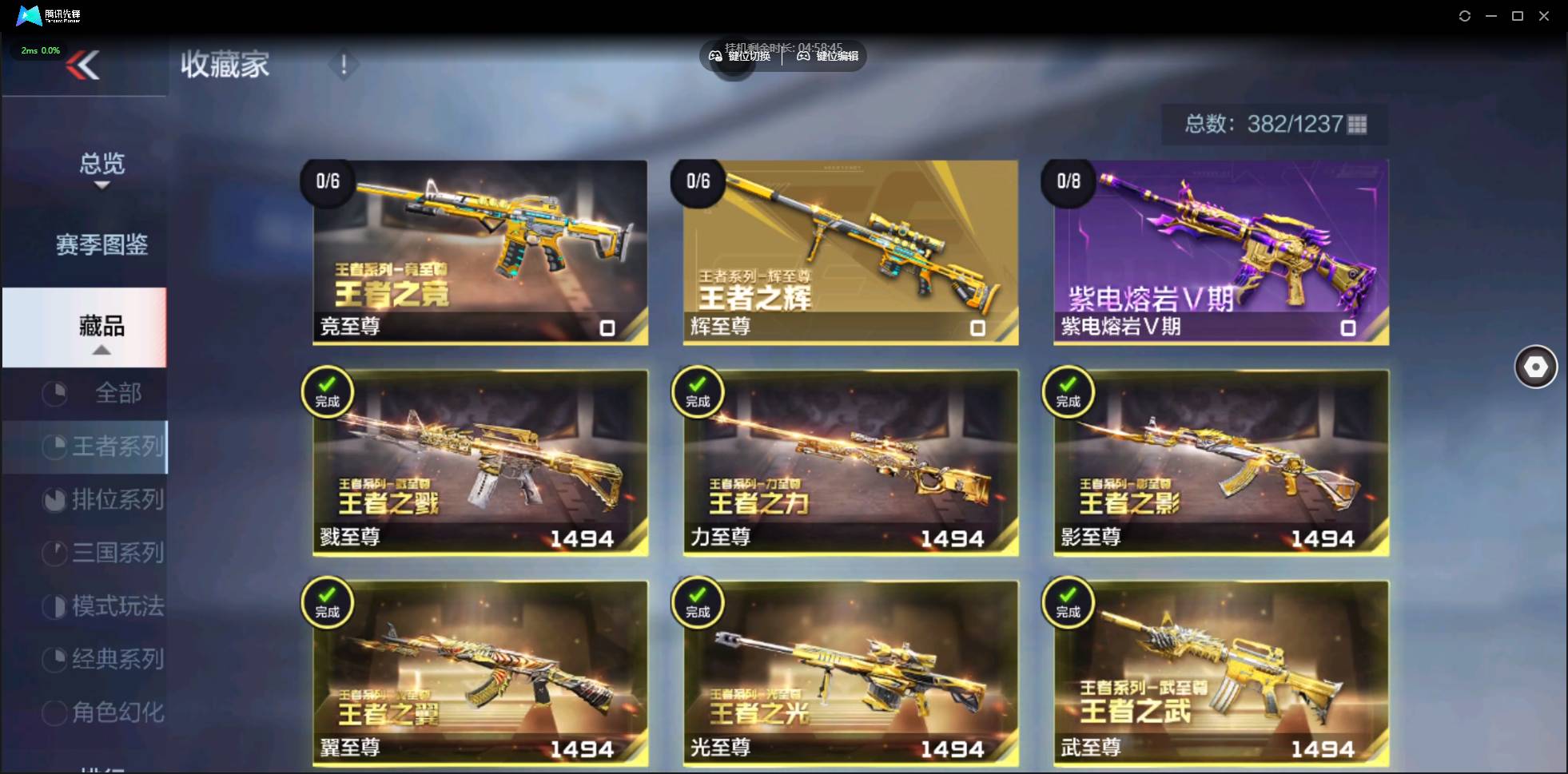Image resolution: width=1568 pixels, height=774 pixels.
Task: Click the exclamation notice icon beside 收藏家
Action: tap(344, 64)
